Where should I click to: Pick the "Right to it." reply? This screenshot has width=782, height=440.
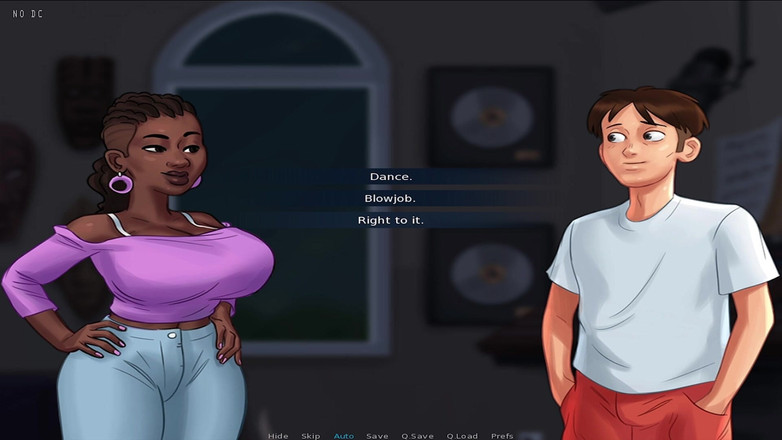pos(391,220)
